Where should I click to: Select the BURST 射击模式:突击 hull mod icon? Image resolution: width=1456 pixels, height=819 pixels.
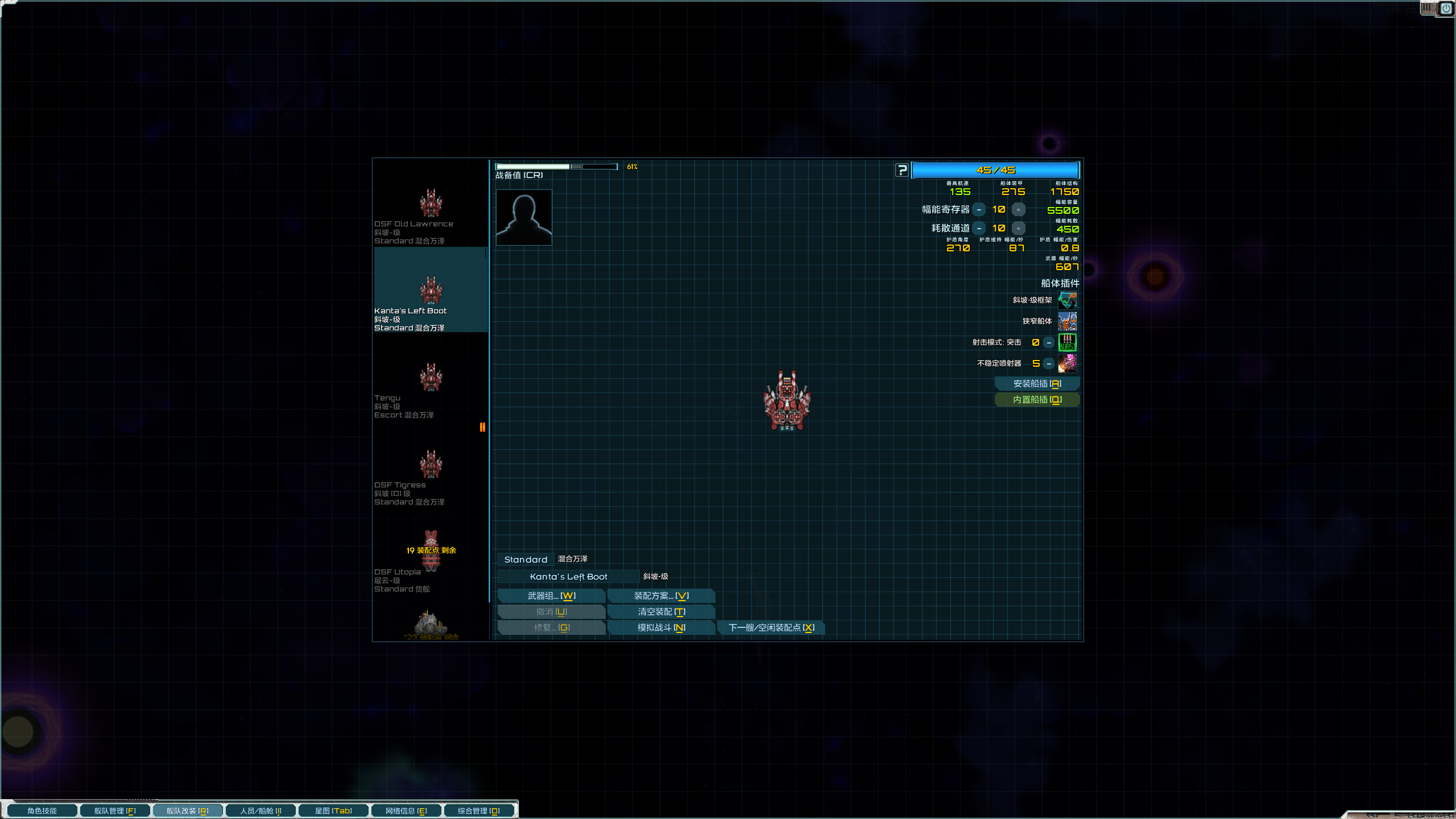click(1068, 342)
